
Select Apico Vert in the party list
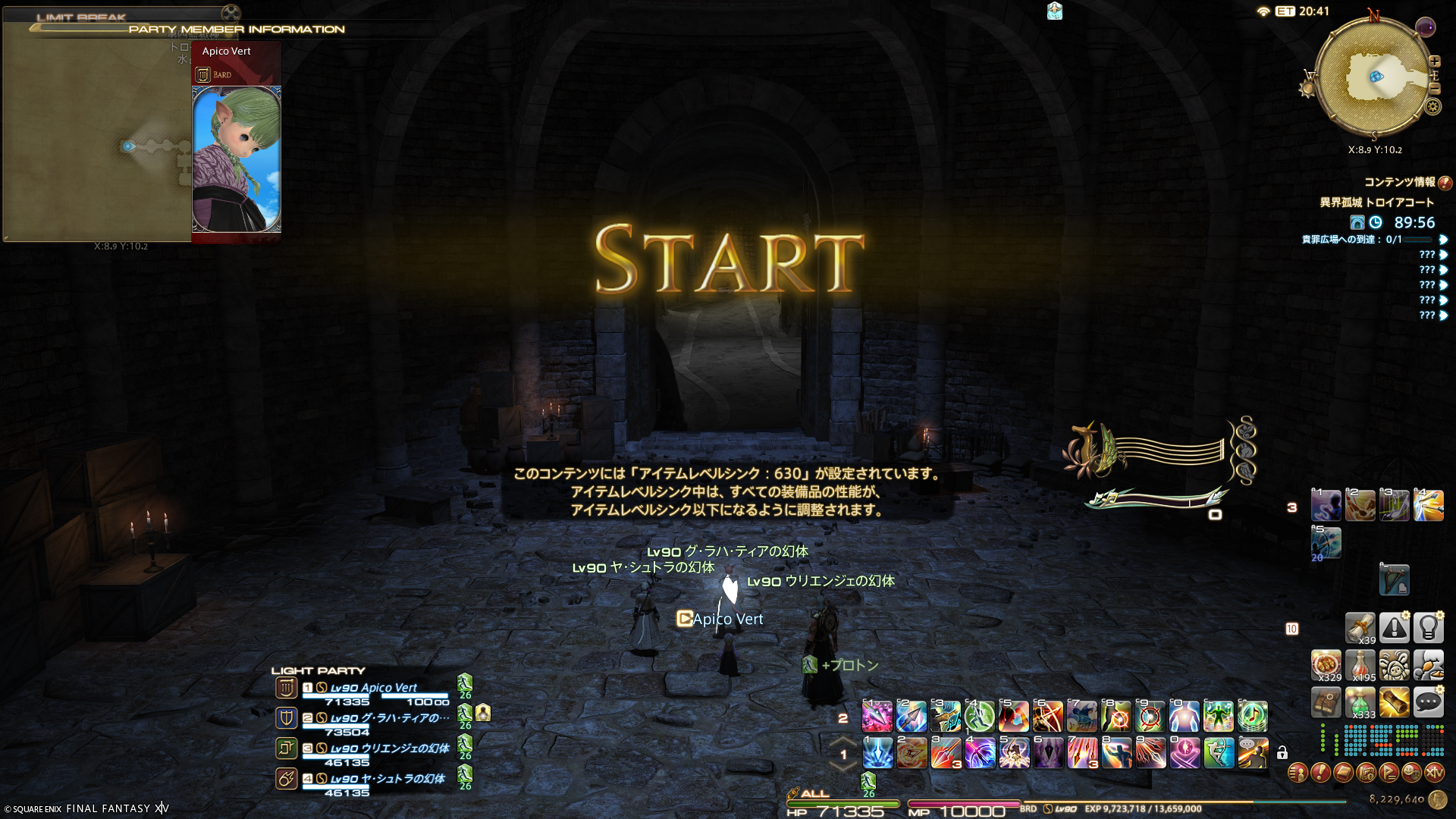[374, 689]
